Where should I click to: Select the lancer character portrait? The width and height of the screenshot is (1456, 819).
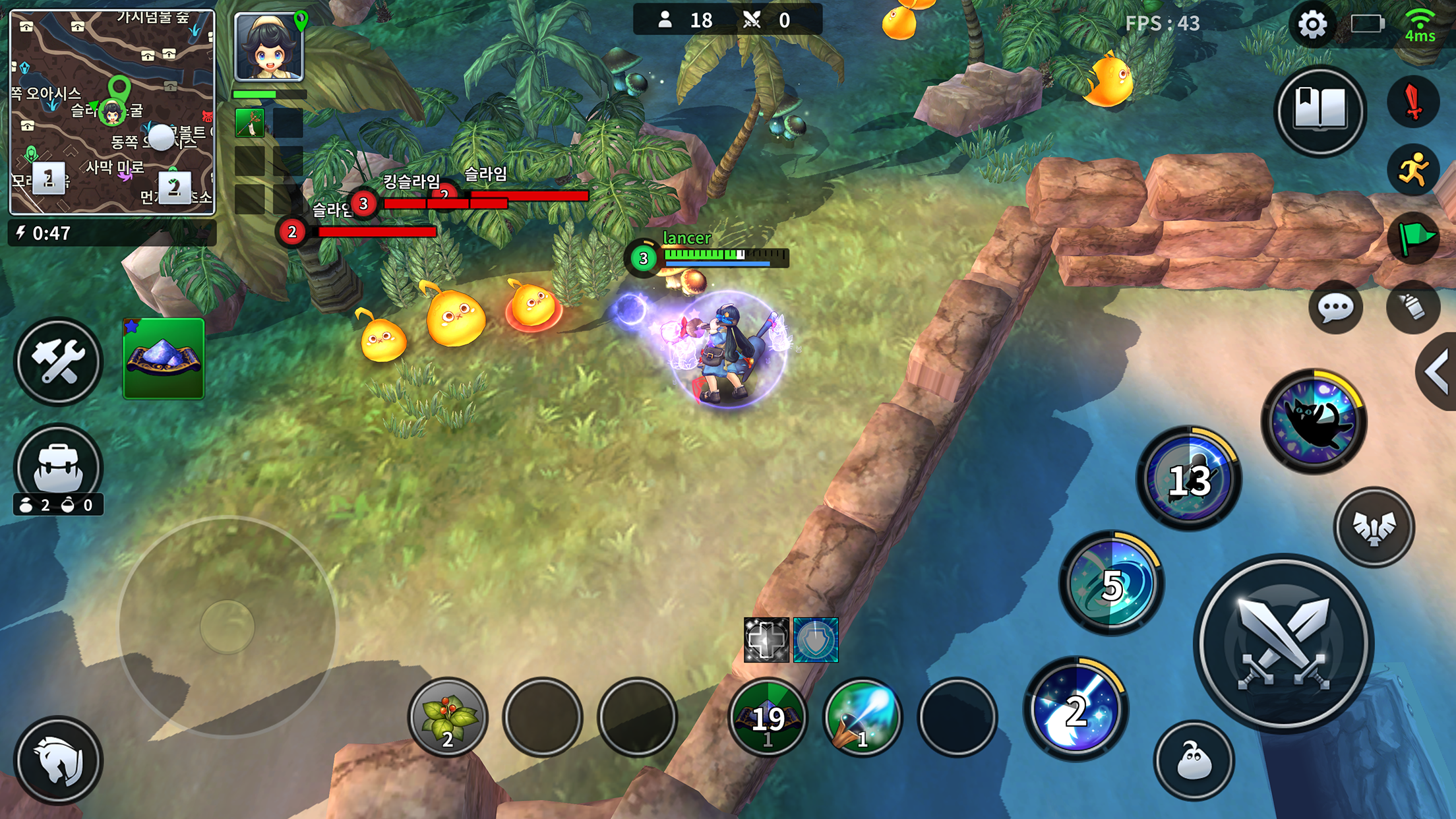coord(269,47)
